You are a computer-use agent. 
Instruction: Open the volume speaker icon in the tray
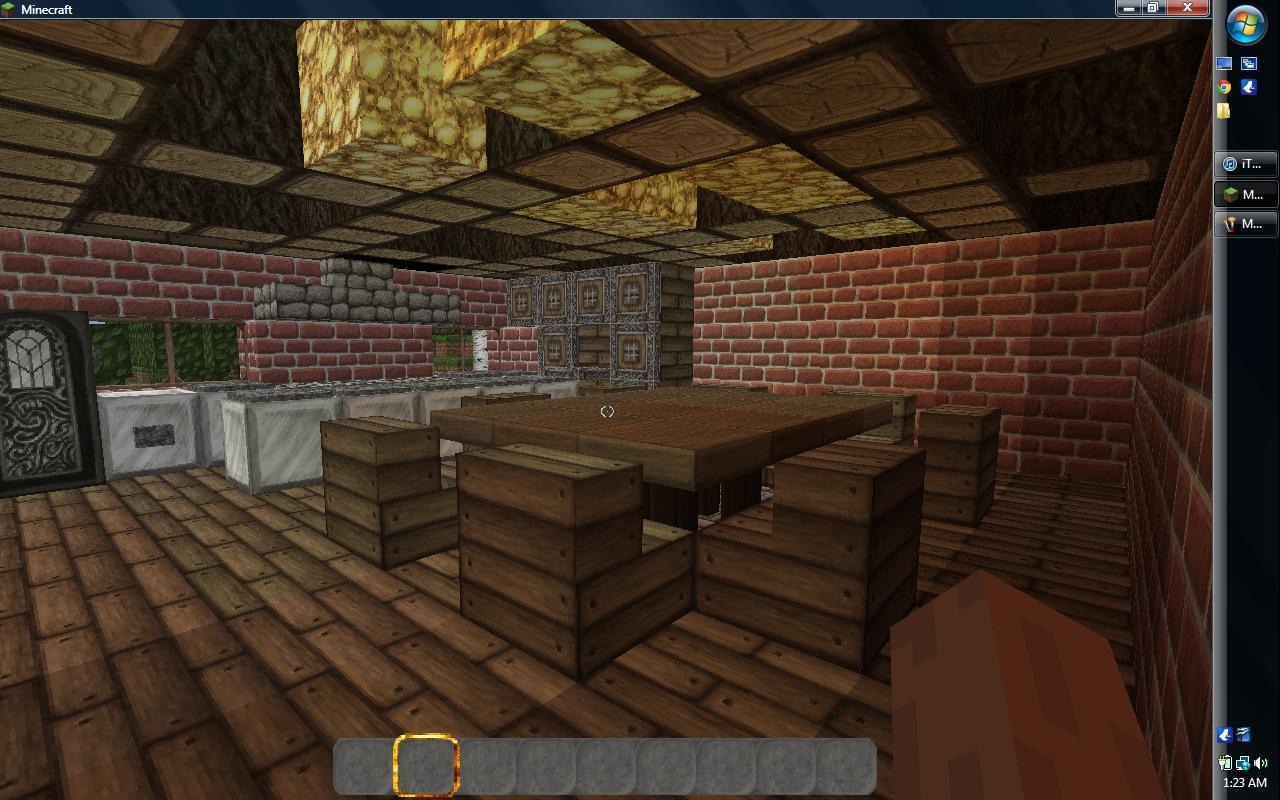[1260, 763]
